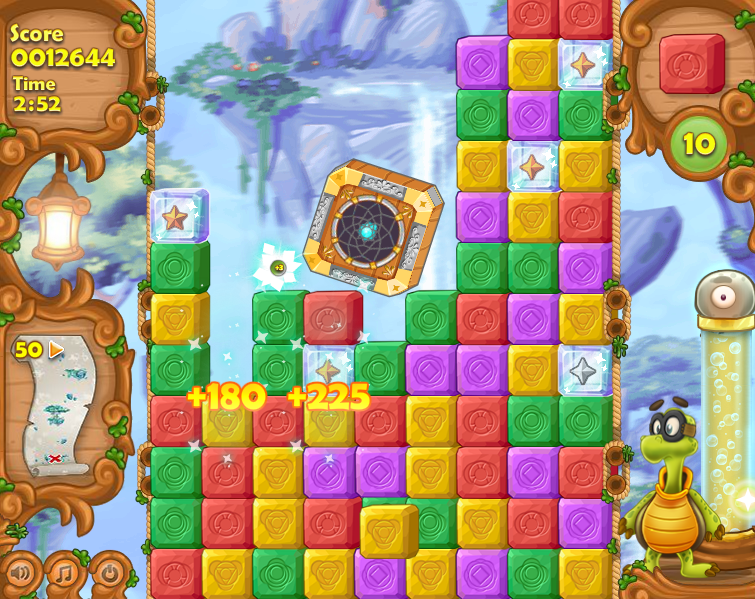Click the power quit button
The image size is (755, 599).
click(110, 573)
